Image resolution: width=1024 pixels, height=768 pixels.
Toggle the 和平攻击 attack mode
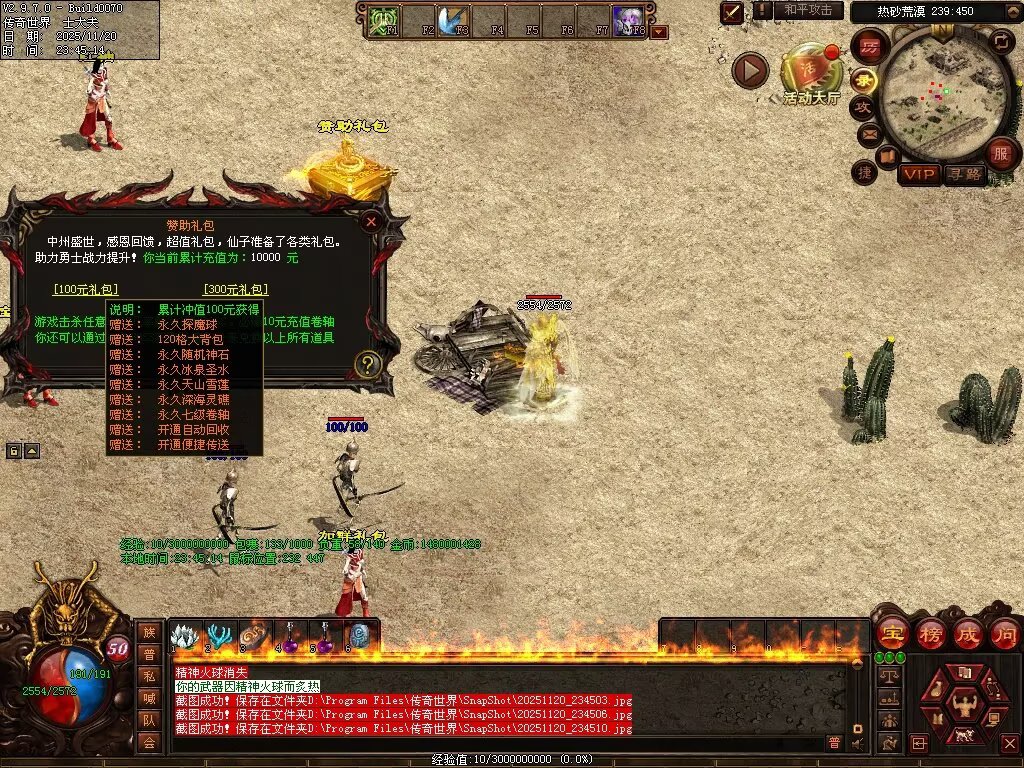coord(808,10)
